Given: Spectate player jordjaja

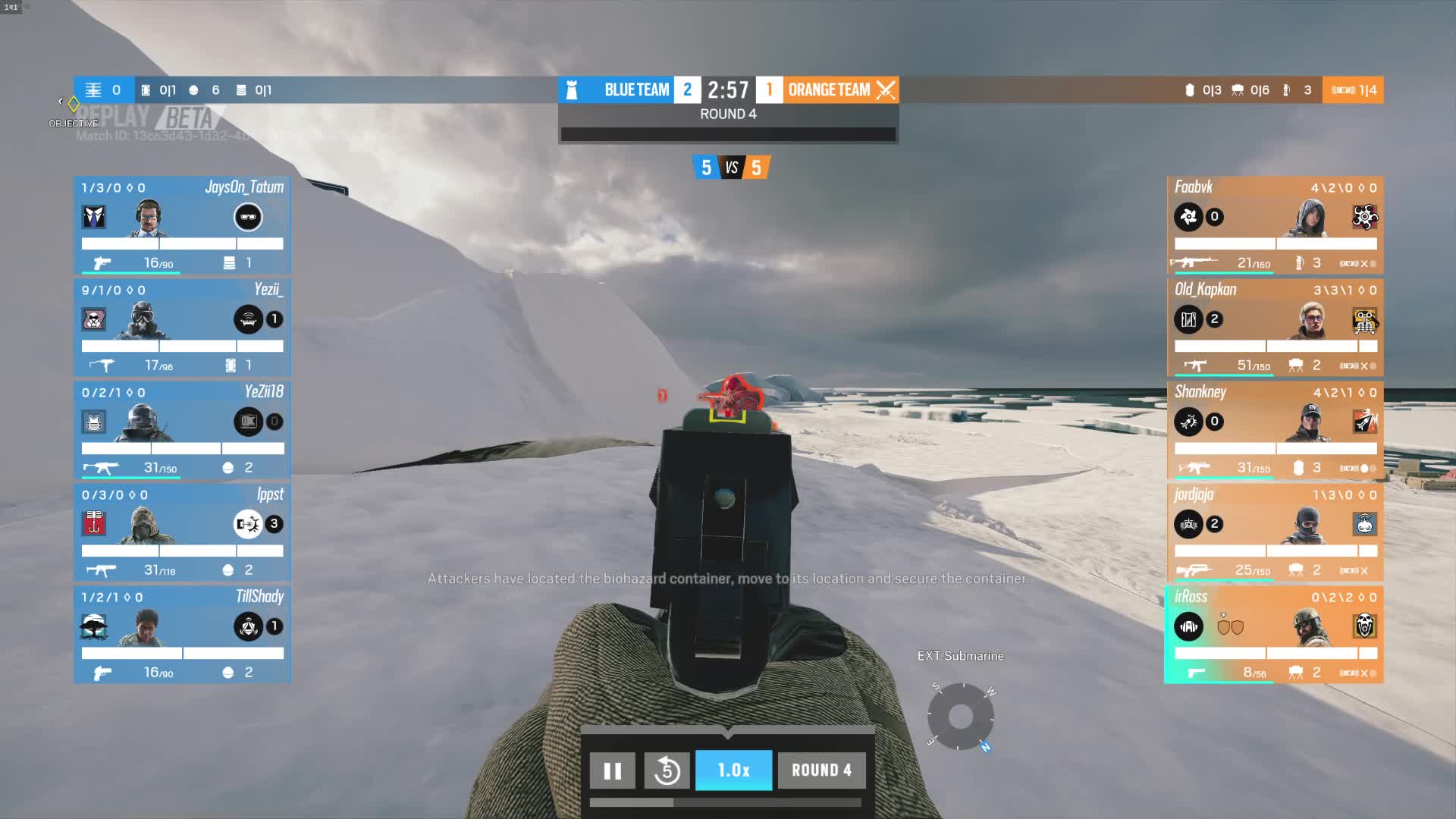Looking at the screenshot, I should (1275, 532).
